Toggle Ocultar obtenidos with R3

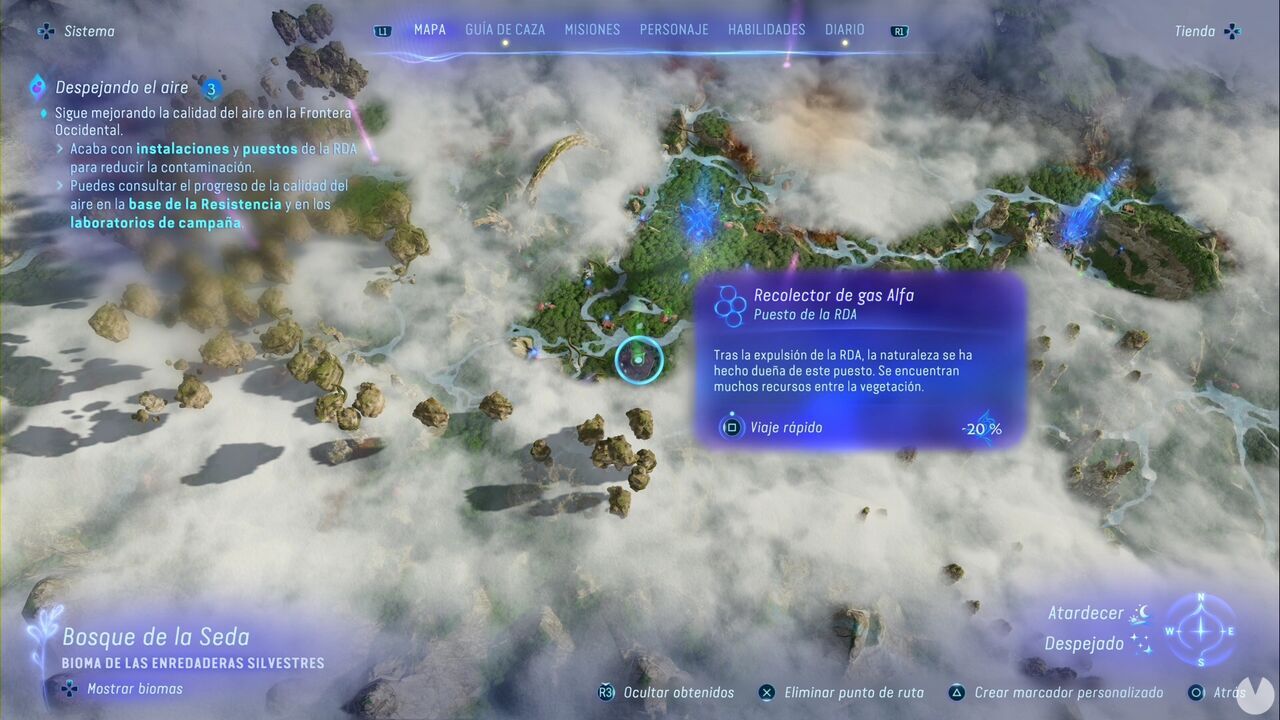(x=604, y=692)
